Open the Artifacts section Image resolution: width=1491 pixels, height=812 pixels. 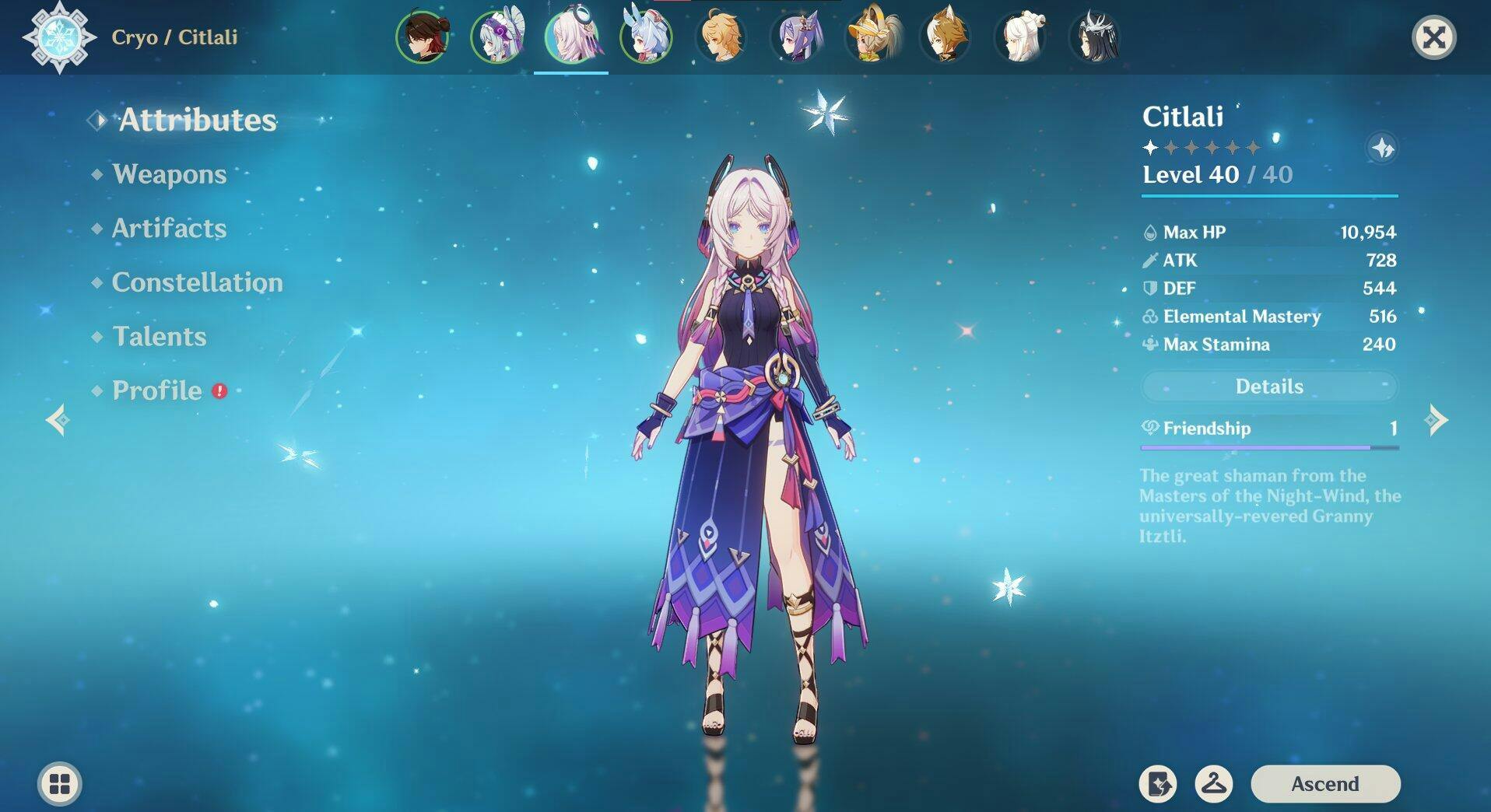coord(170,228)
